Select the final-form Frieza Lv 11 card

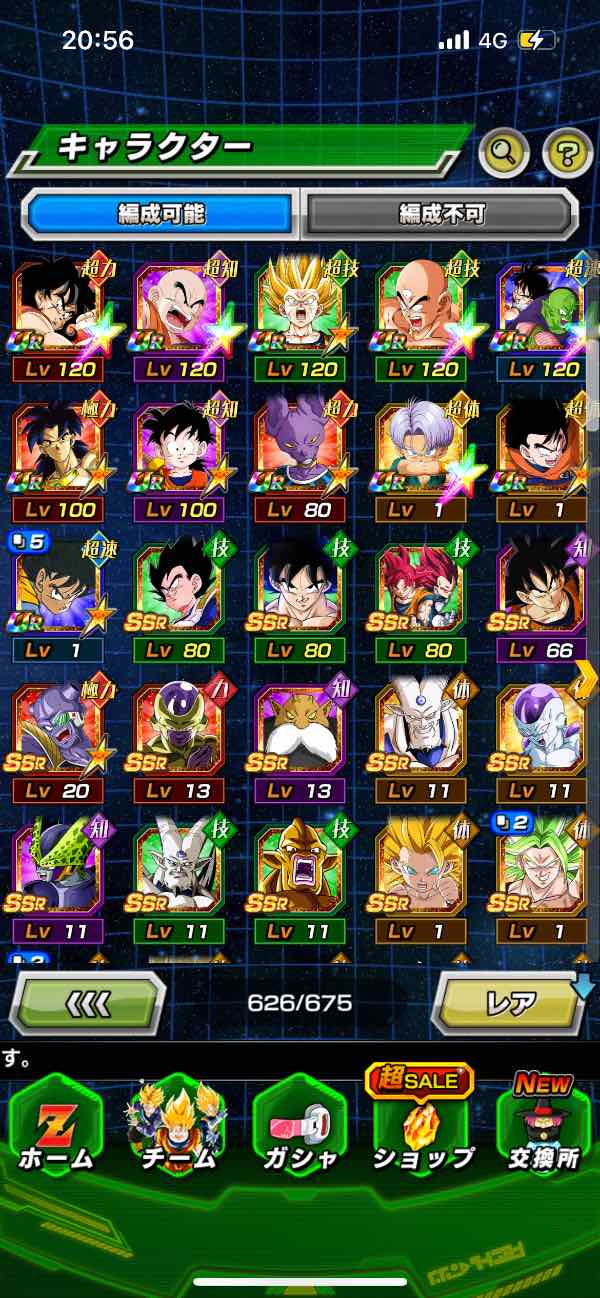click(x=541, y=732)
